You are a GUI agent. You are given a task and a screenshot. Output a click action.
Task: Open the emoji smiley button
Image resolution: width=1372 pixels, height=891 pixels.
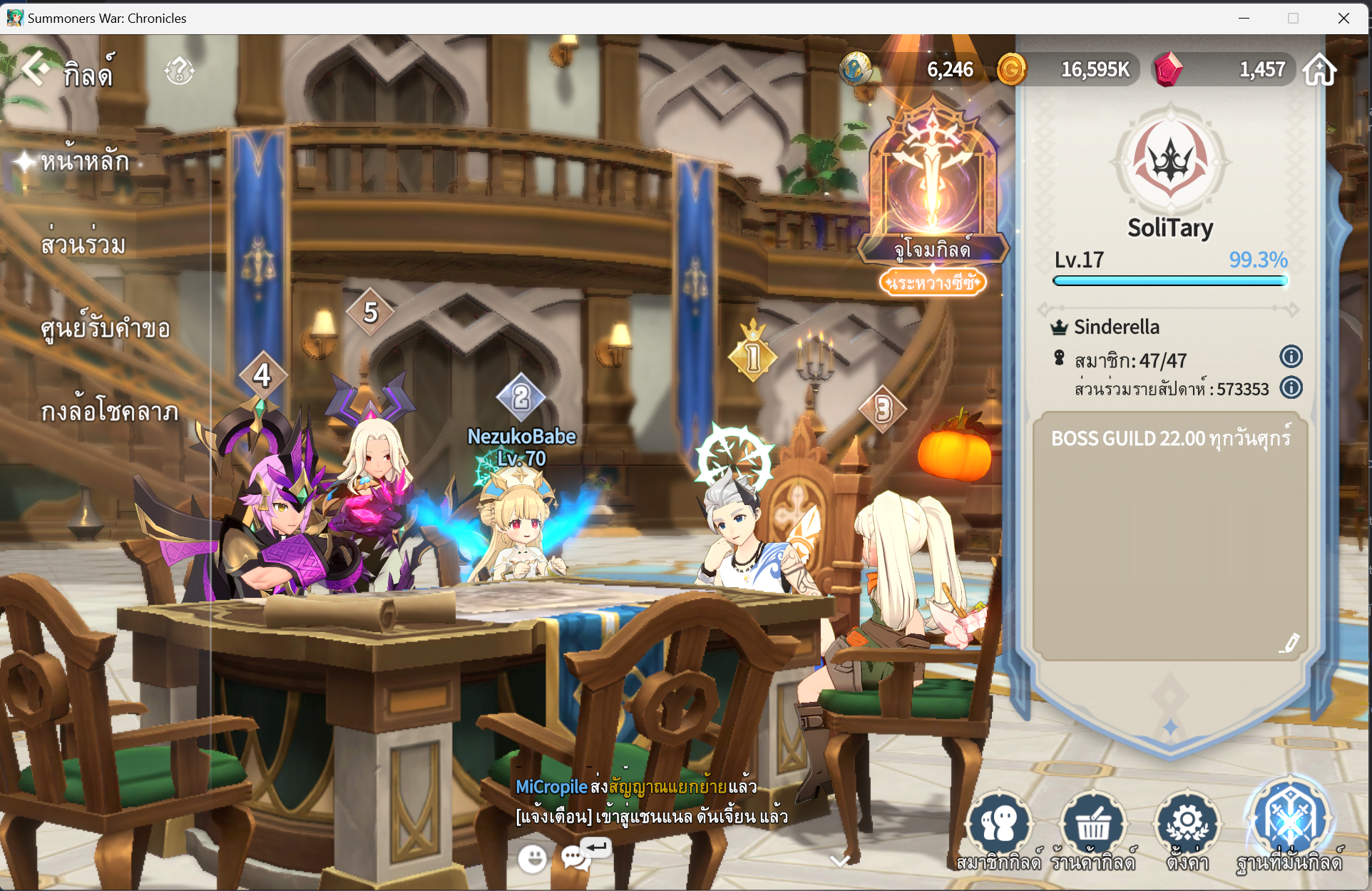coord(532,858)
